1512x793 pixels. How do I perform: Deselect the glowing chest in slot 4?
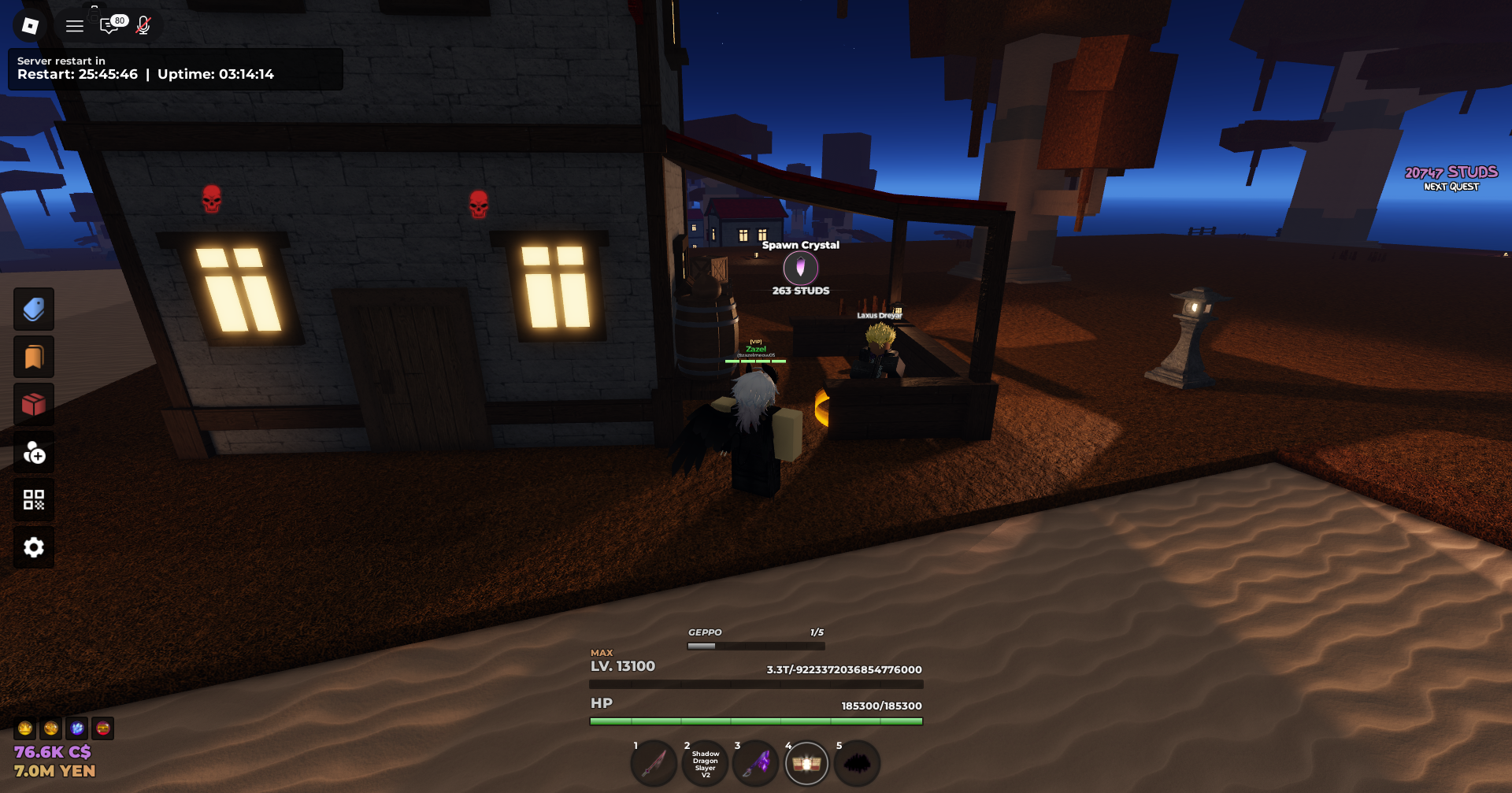tap(806, 762)
